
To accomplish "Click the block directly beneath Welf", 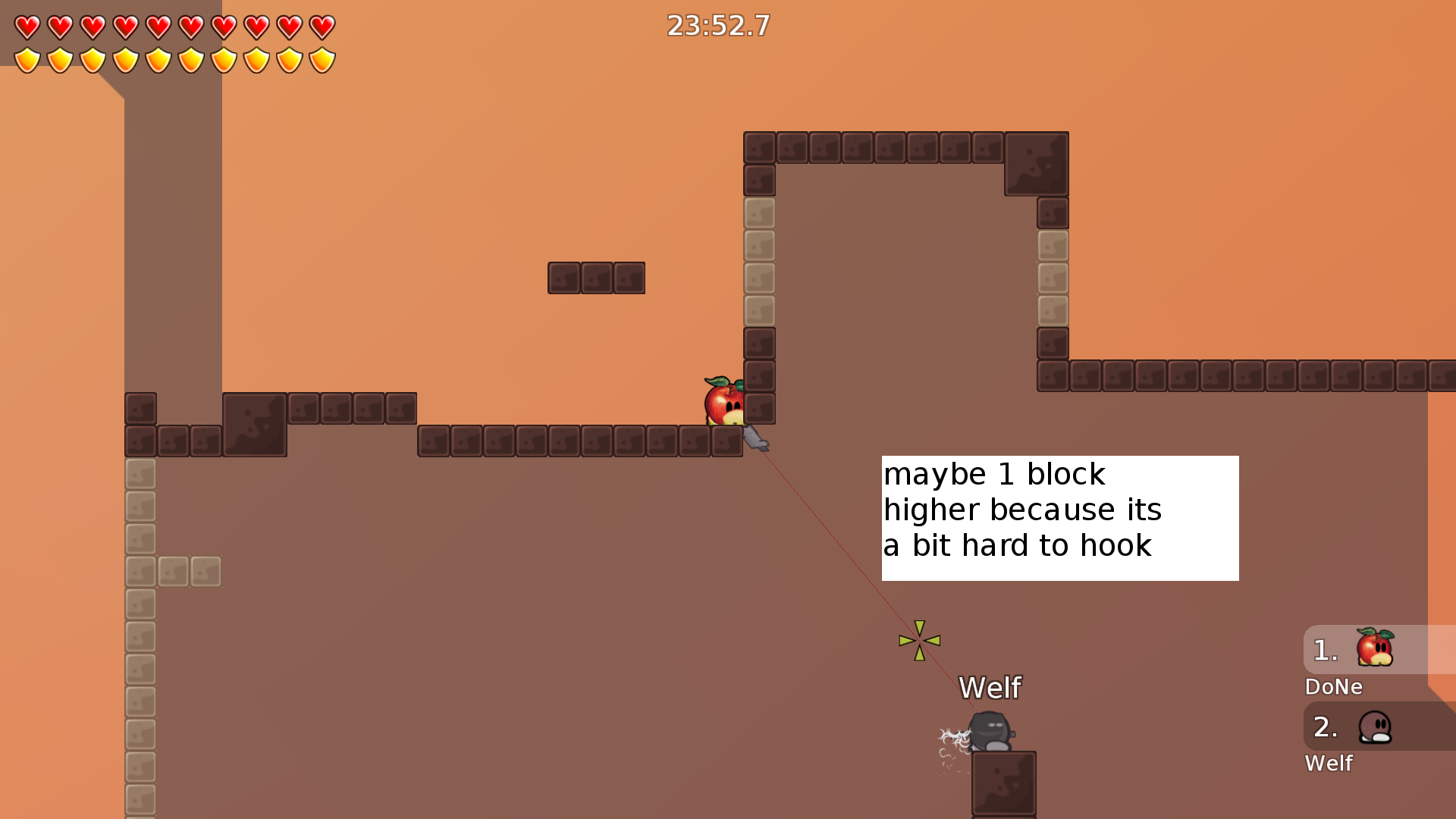I will click(1003, 783).
